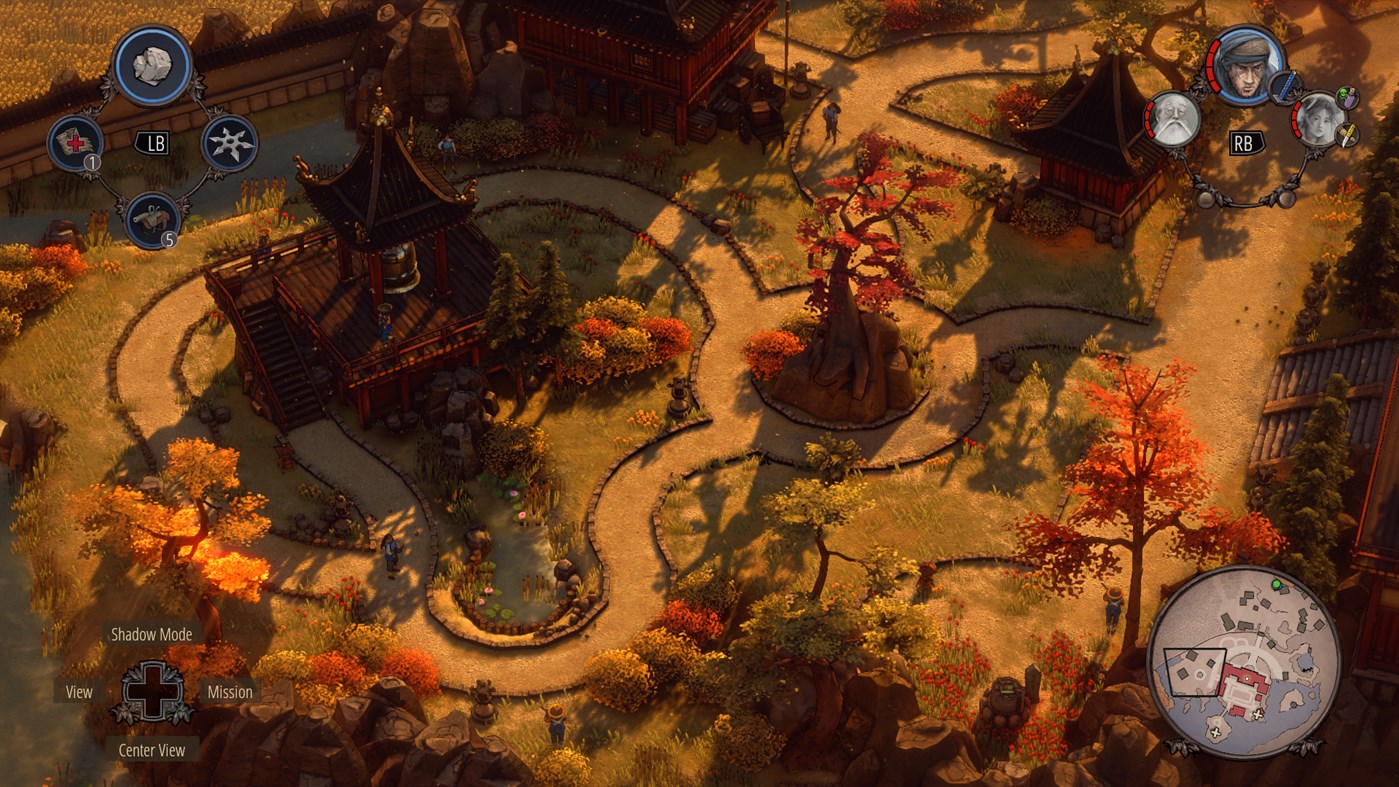Click the sword ability icon beside the portrait
This screenshot has height=787, width=1399.
click(1286, 86)
